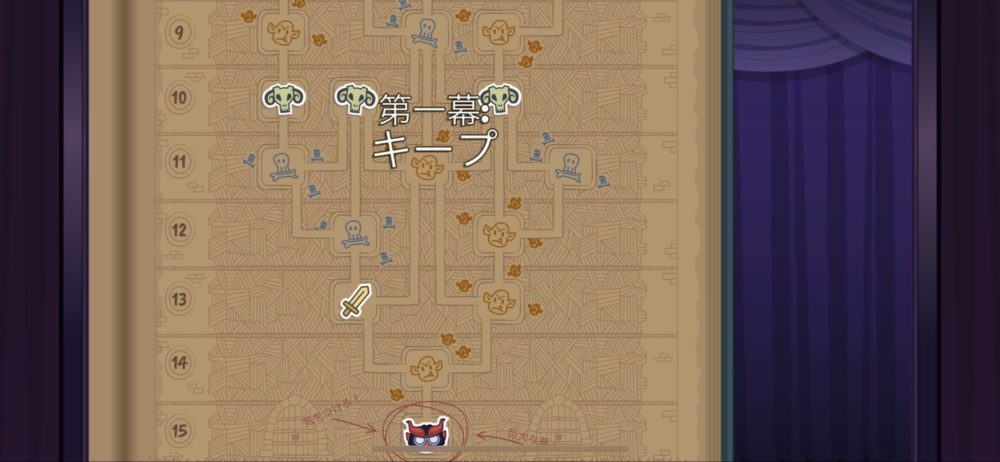
Task: Pick the goblin enemy node on floor 12
Action: click(497, 234)
